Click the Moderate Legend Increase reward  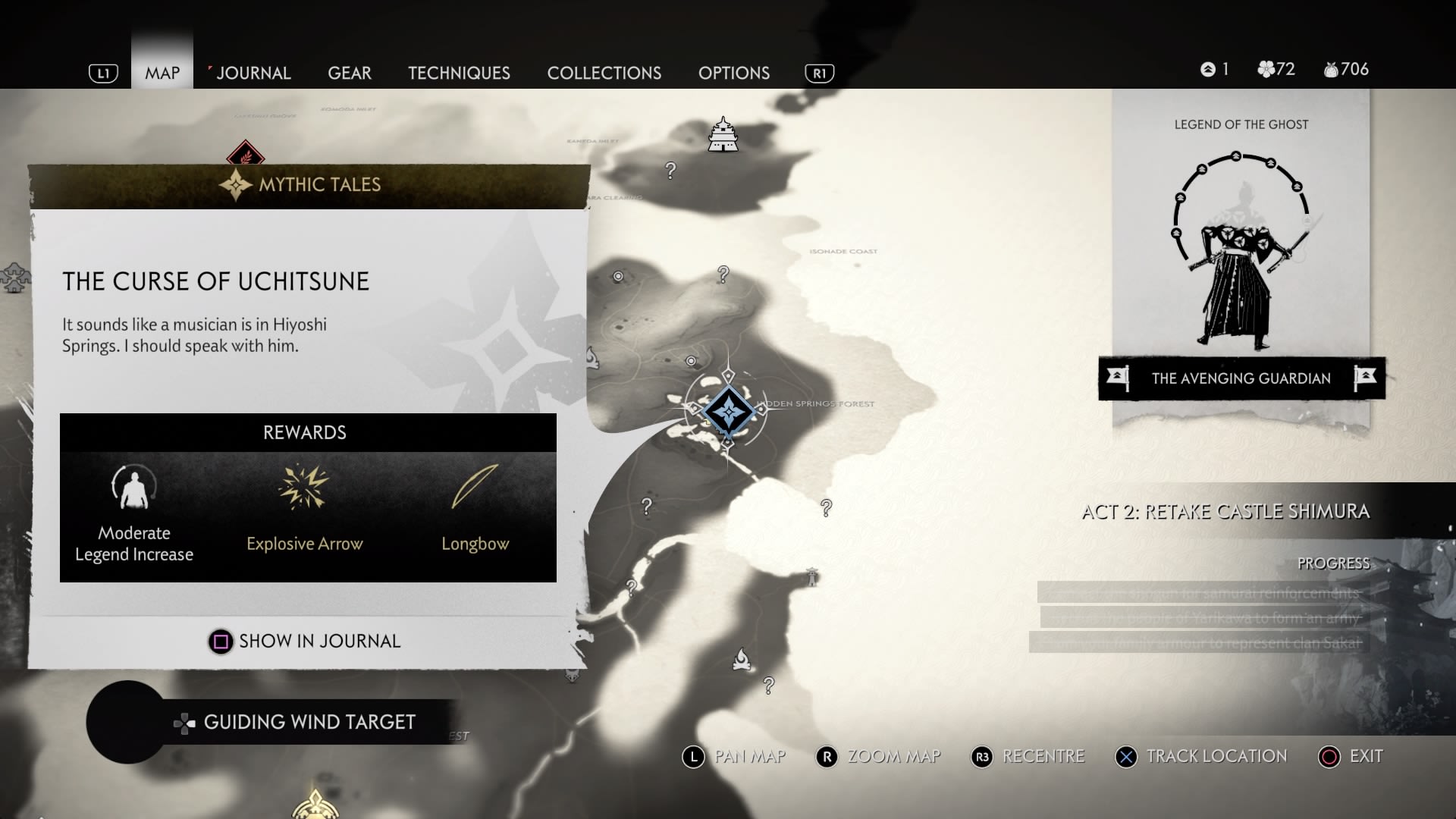pos(134,488)
